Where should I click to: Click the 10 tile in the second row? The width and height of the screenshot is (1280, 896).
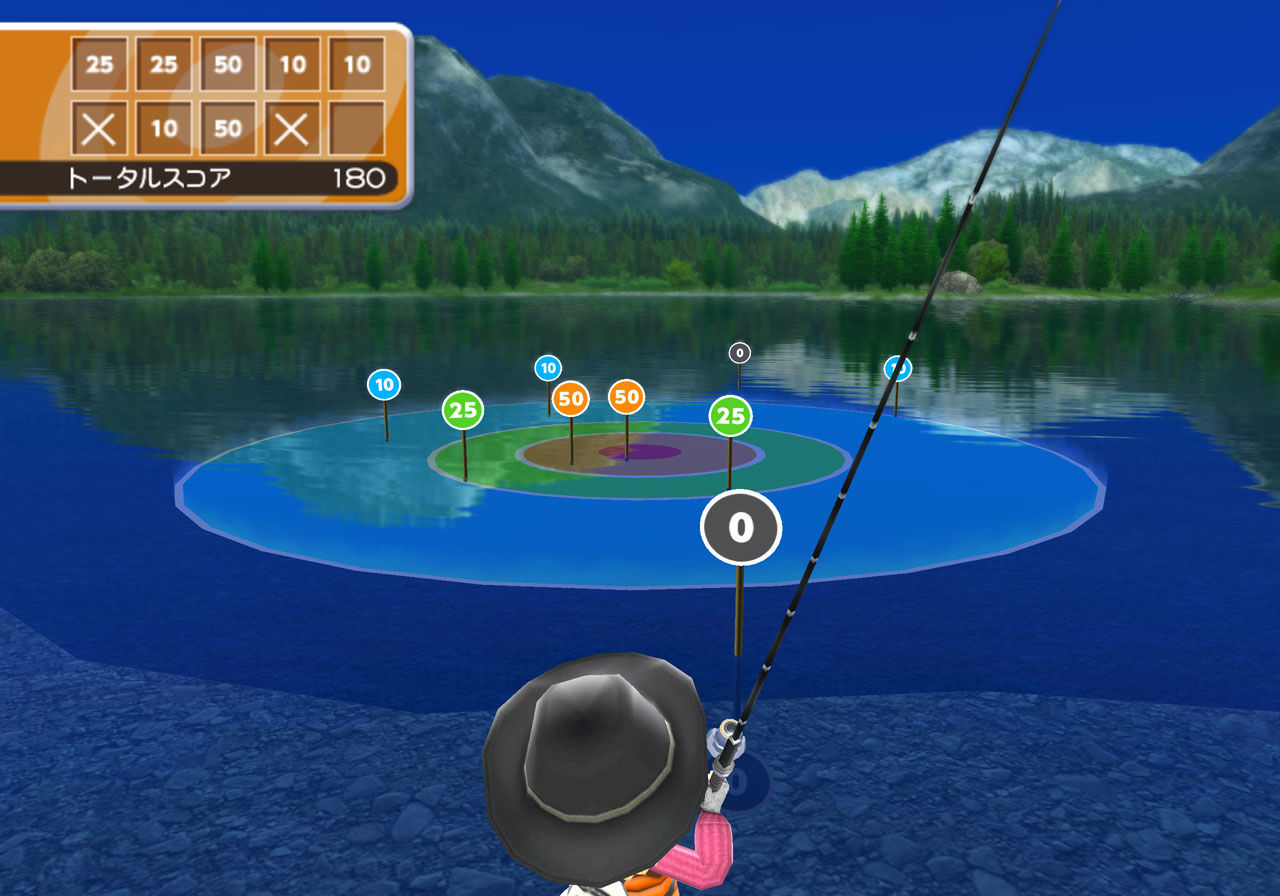click(x=163, y=128)
